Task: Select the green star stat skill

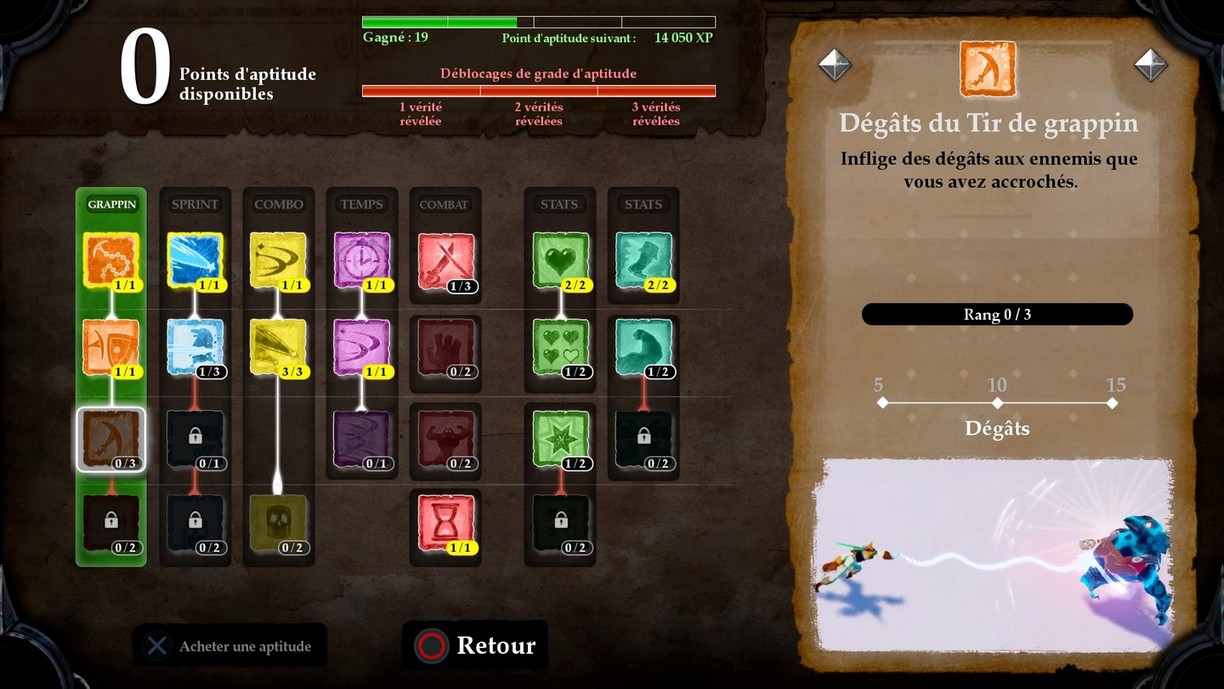Action: (560, 438)
